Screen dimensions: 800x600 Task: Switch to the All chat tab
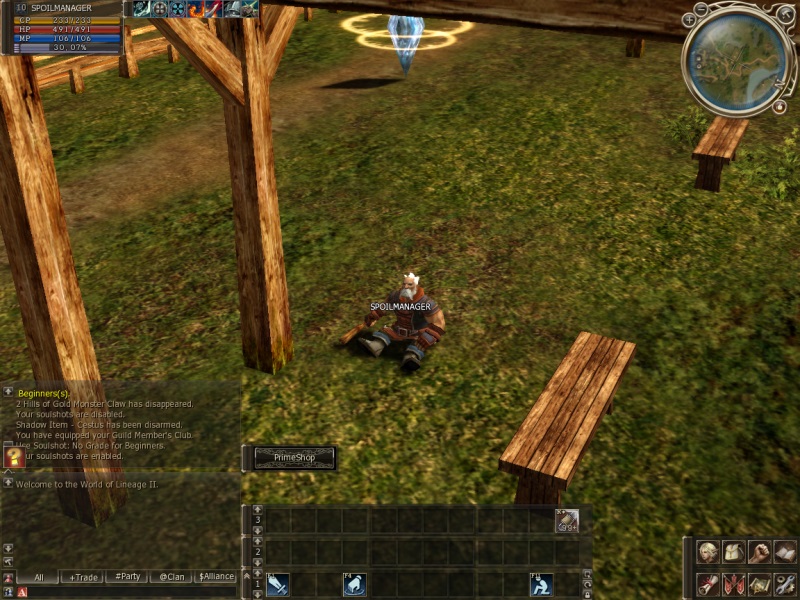38,577
